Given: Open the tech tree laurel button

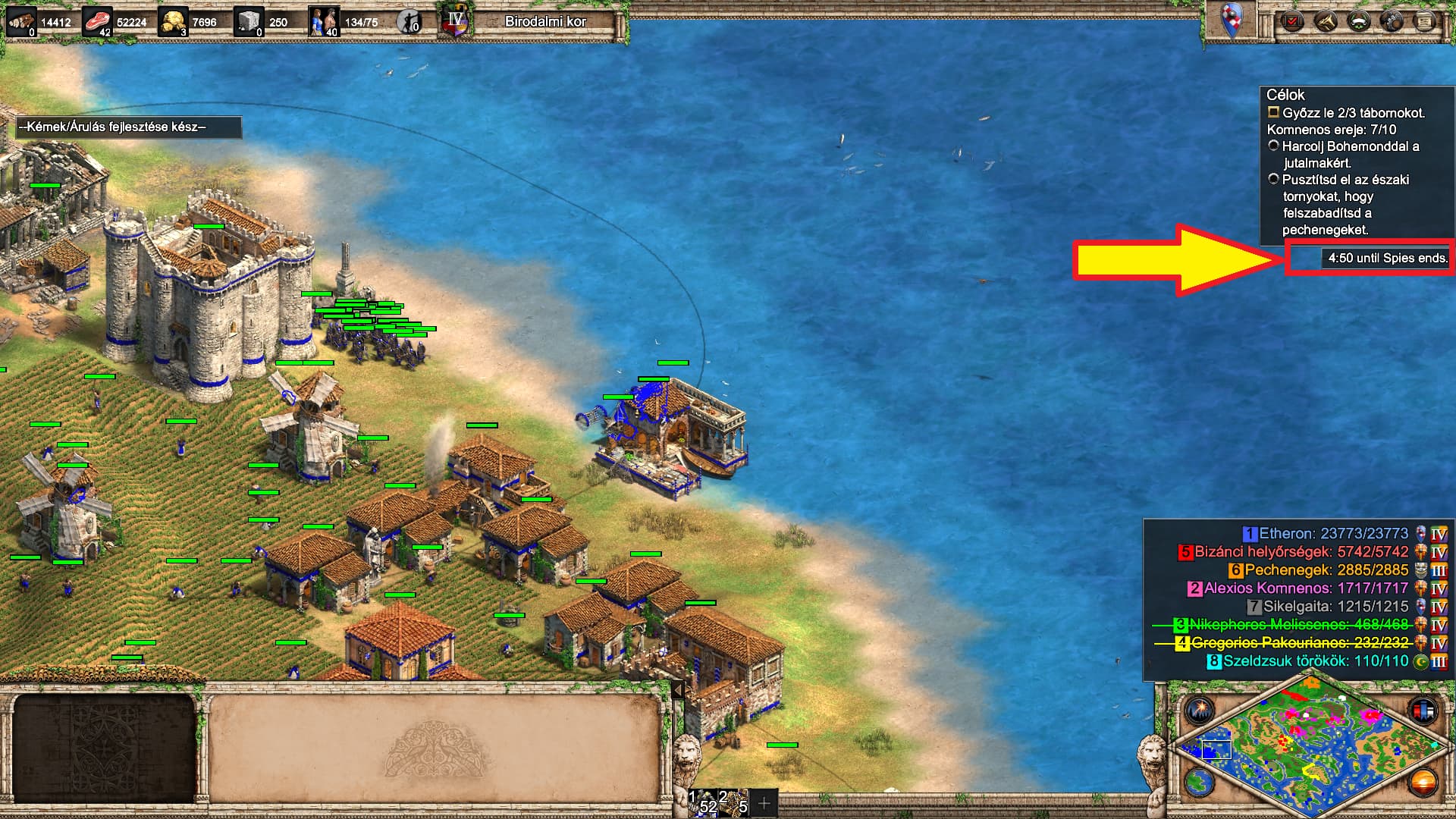Looking at the screenshot, I should coord(1358,21).
